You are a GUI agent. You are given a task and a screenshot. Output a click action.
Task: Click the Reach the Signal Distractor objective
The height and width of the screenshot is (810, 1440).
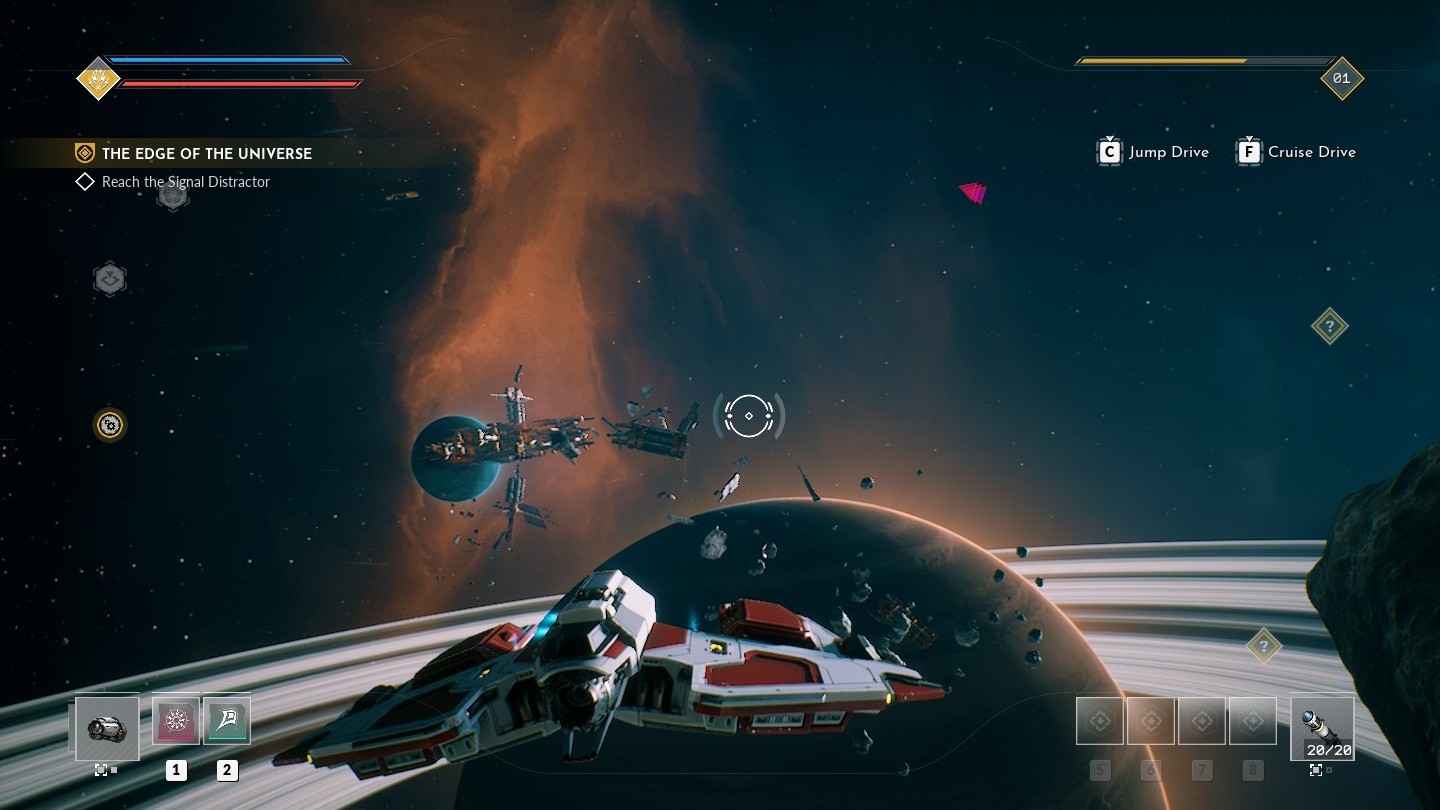point(185,182)
